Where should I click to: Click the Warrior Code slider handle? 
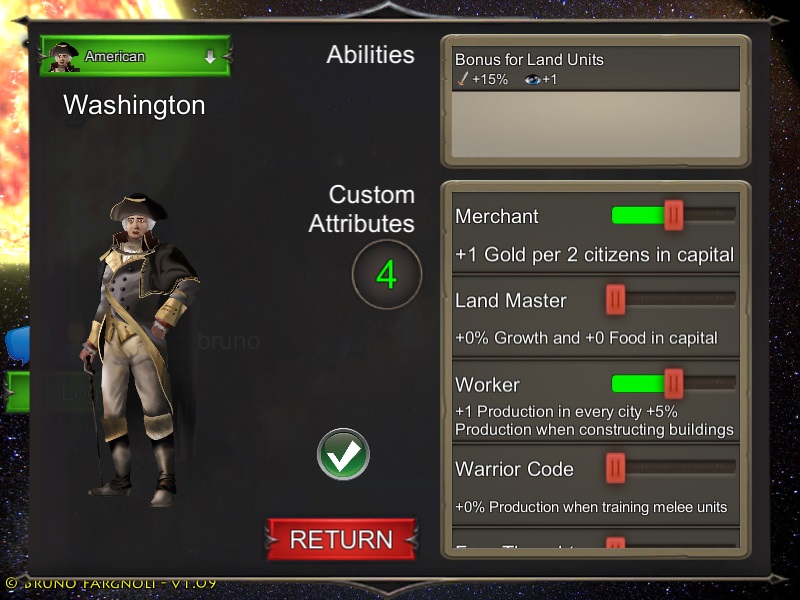(615, 467)
